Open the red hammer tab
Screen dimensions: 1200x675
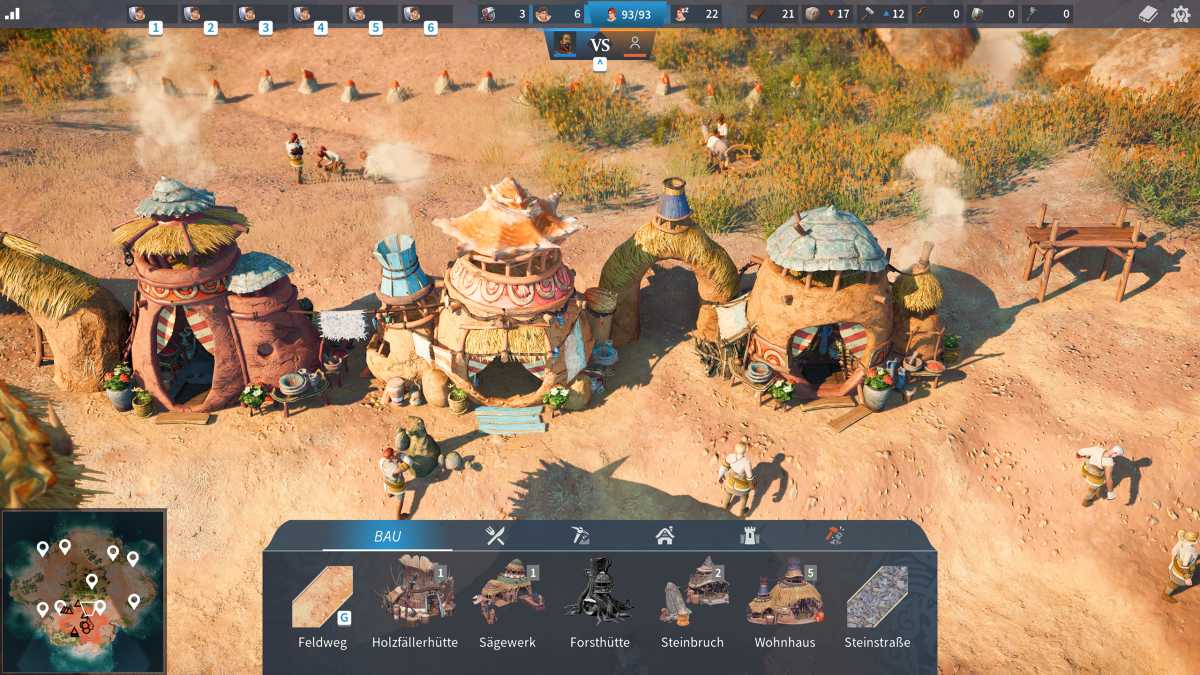point(834,536)
